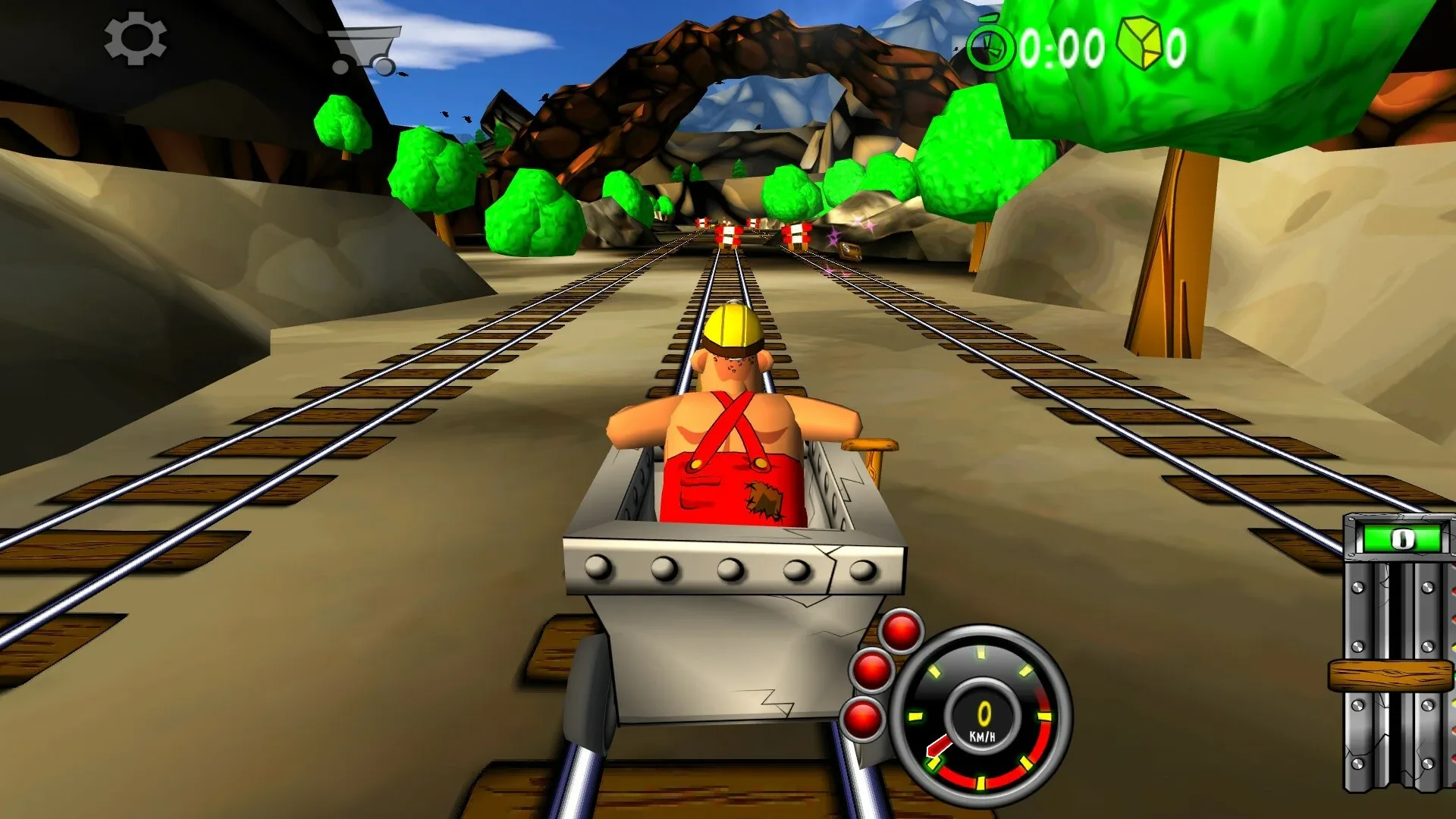Click the pink sparkle pickup near the track

833,237
